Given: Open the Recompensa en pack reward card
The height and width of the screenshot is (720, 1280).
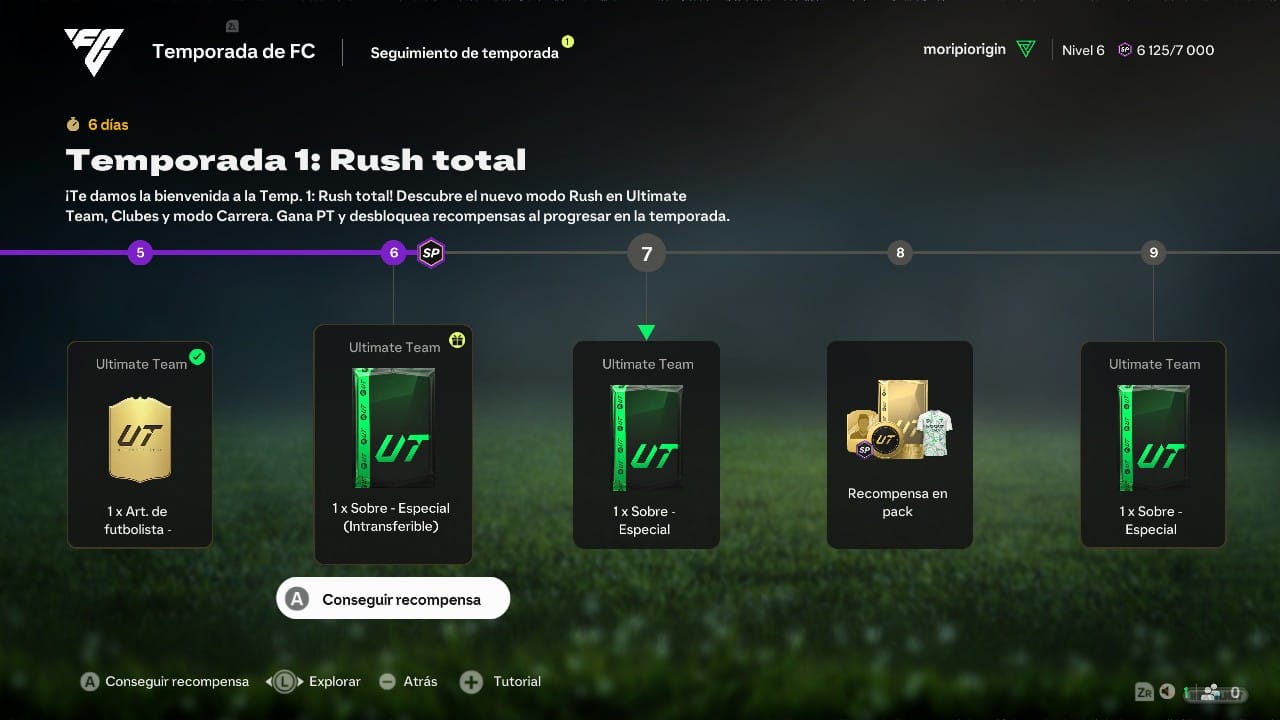Looking at the screenshot, I should pos(899,444).
